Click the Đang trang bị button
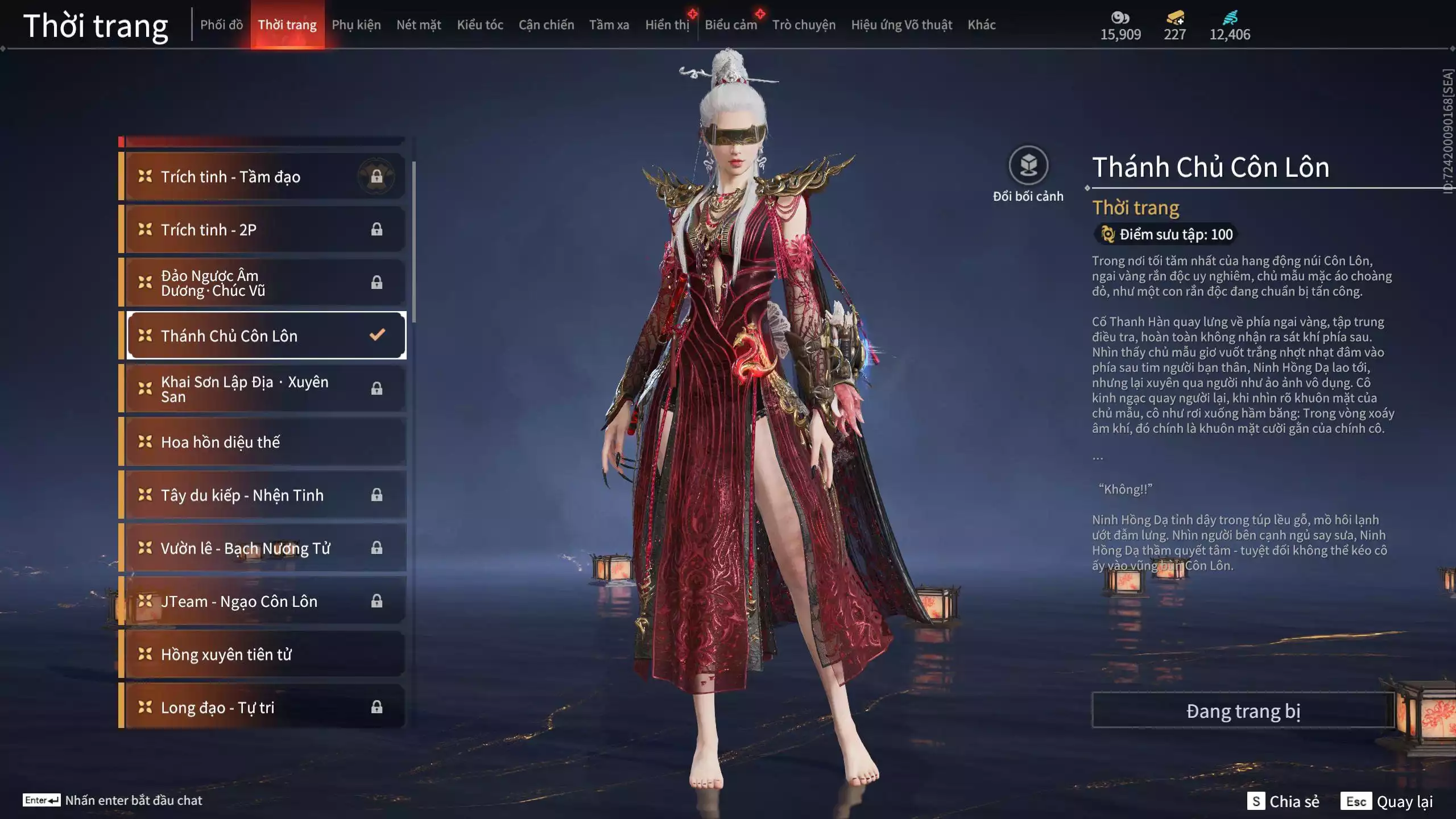 1243,711
